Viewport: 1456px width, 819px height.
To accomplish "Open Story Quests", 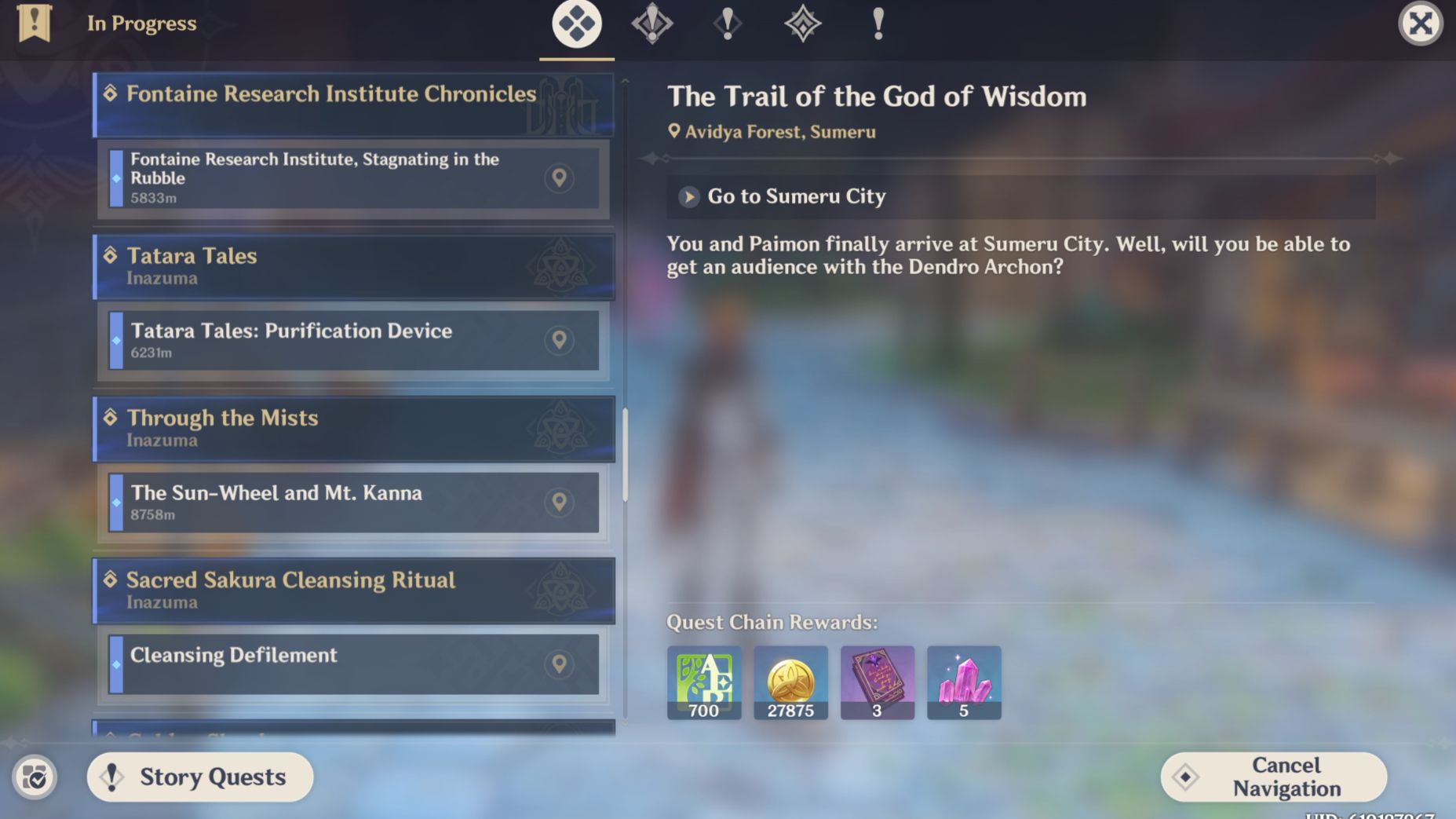I will 199,777.
